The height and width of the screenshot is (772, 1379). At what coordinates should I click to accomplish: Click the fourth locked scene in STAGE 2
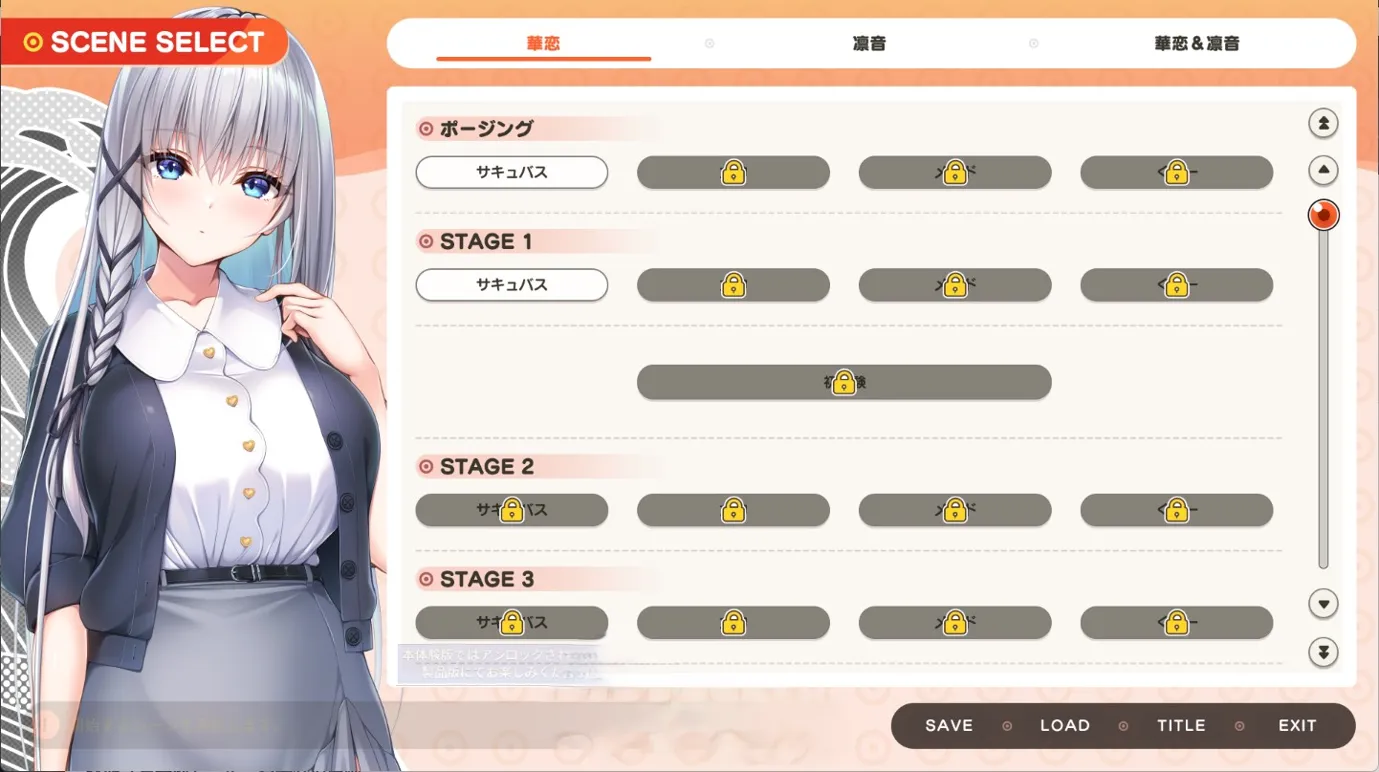click(1176, 510)
